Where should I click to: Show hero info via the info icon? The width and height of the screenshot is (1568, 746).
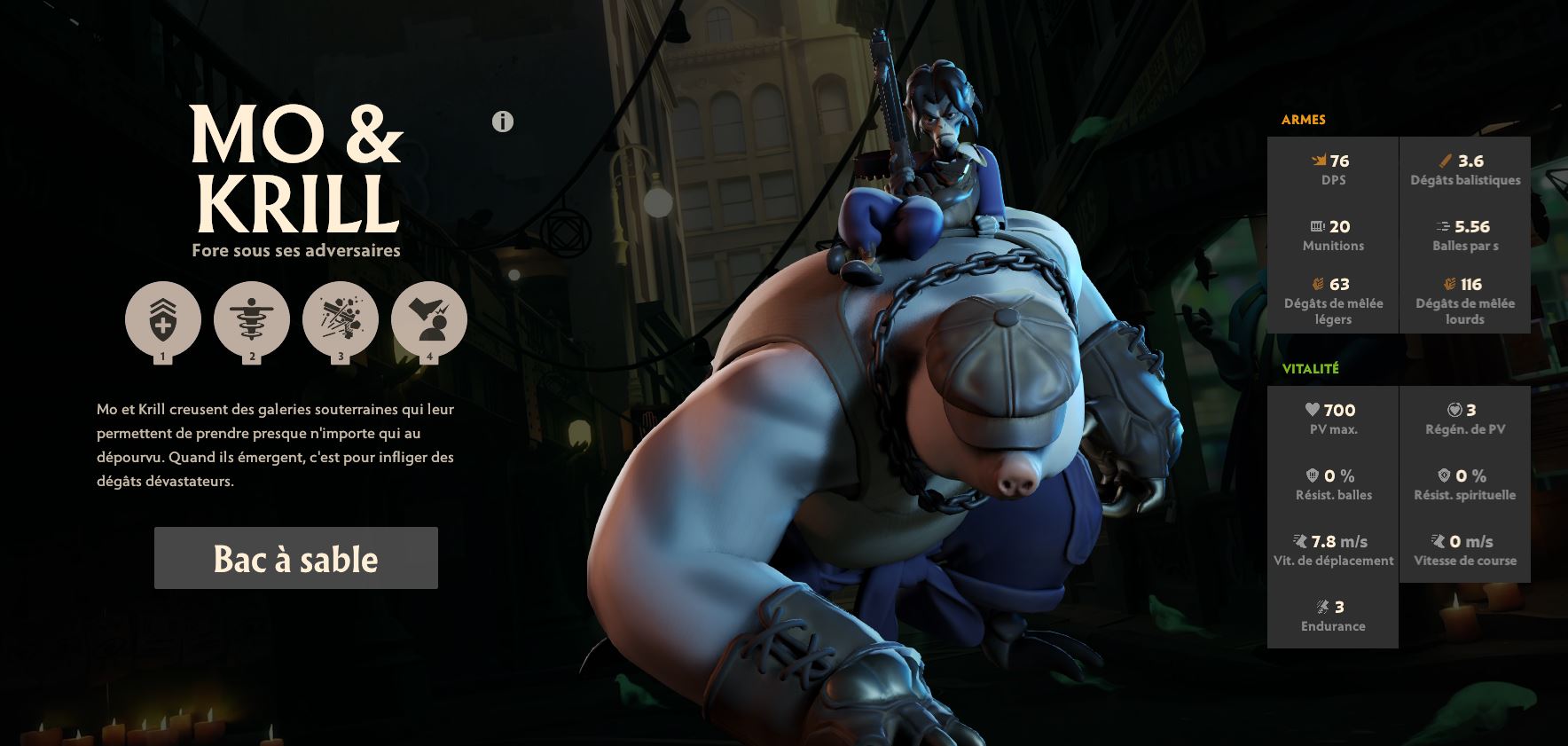coord(503,122)
